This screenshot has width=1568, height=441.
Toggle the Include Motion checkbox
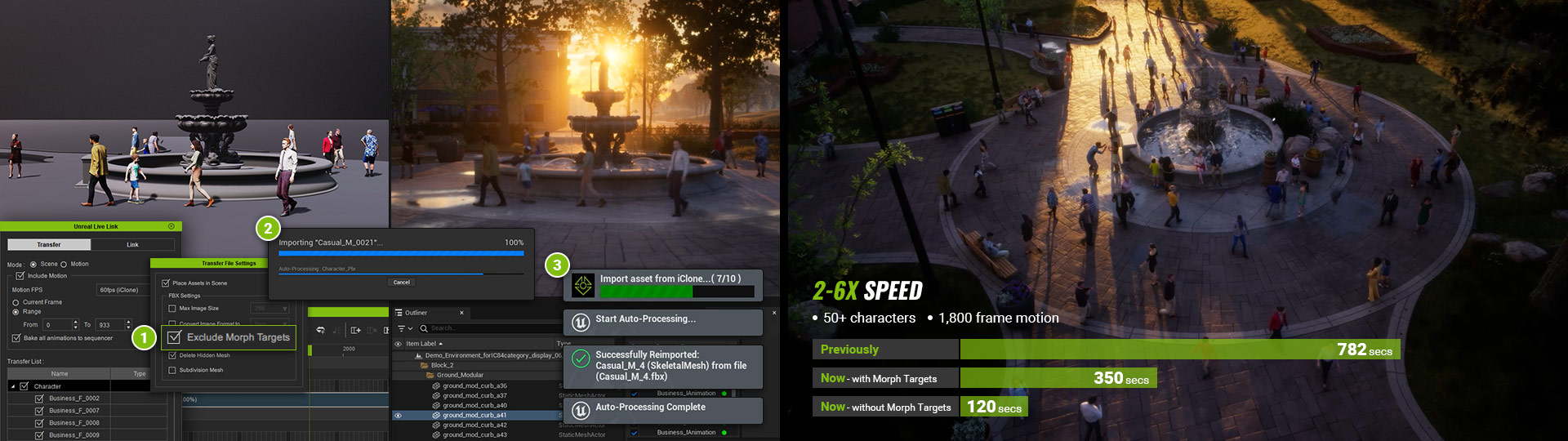coord(20,276)
